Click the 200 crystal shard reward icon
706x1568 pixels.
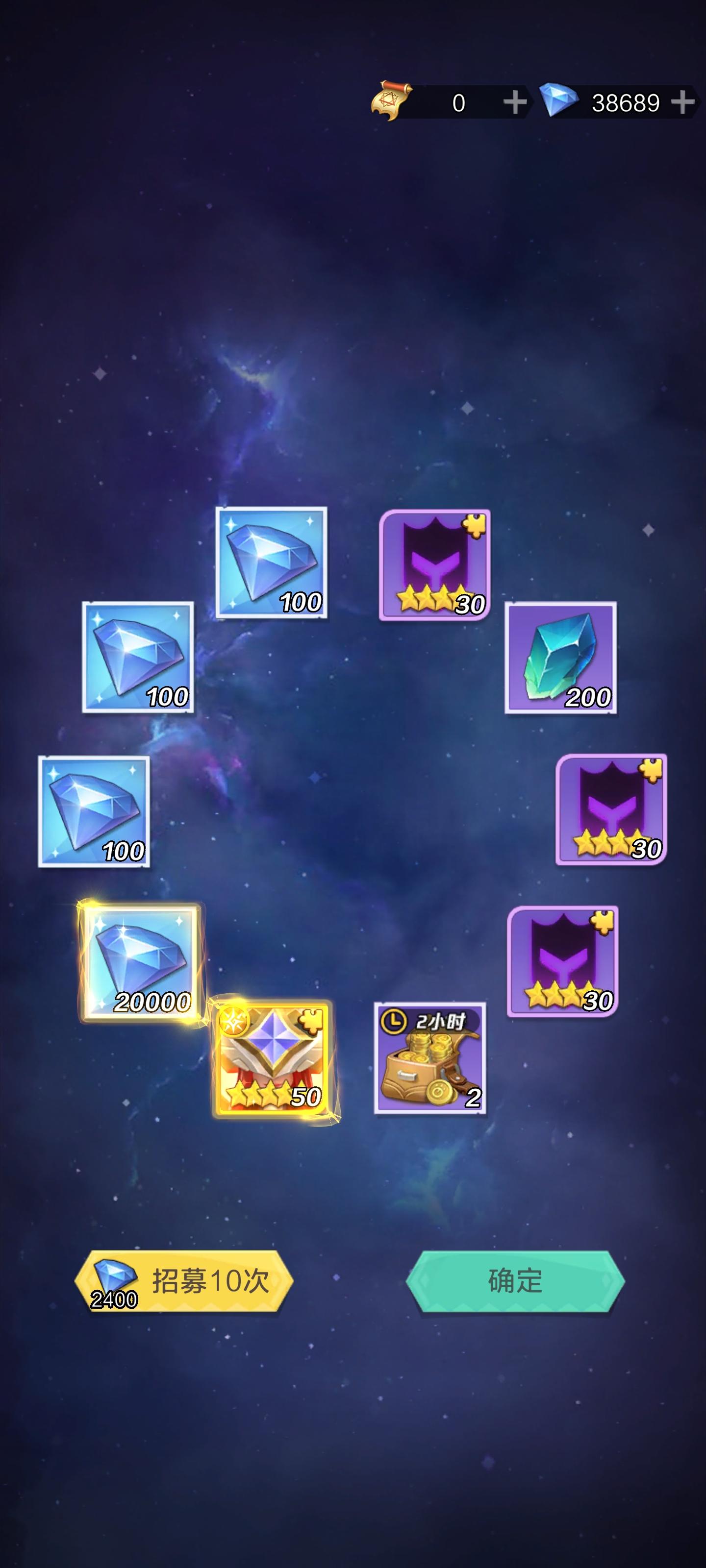tap(560, 663)
